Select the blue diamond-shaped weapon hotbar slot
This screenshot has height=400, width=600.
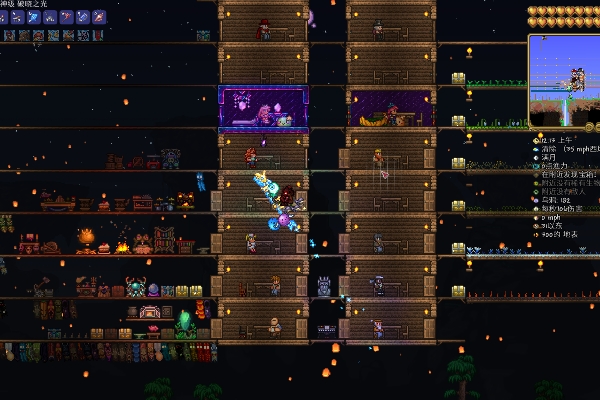(x=33, y=17)
